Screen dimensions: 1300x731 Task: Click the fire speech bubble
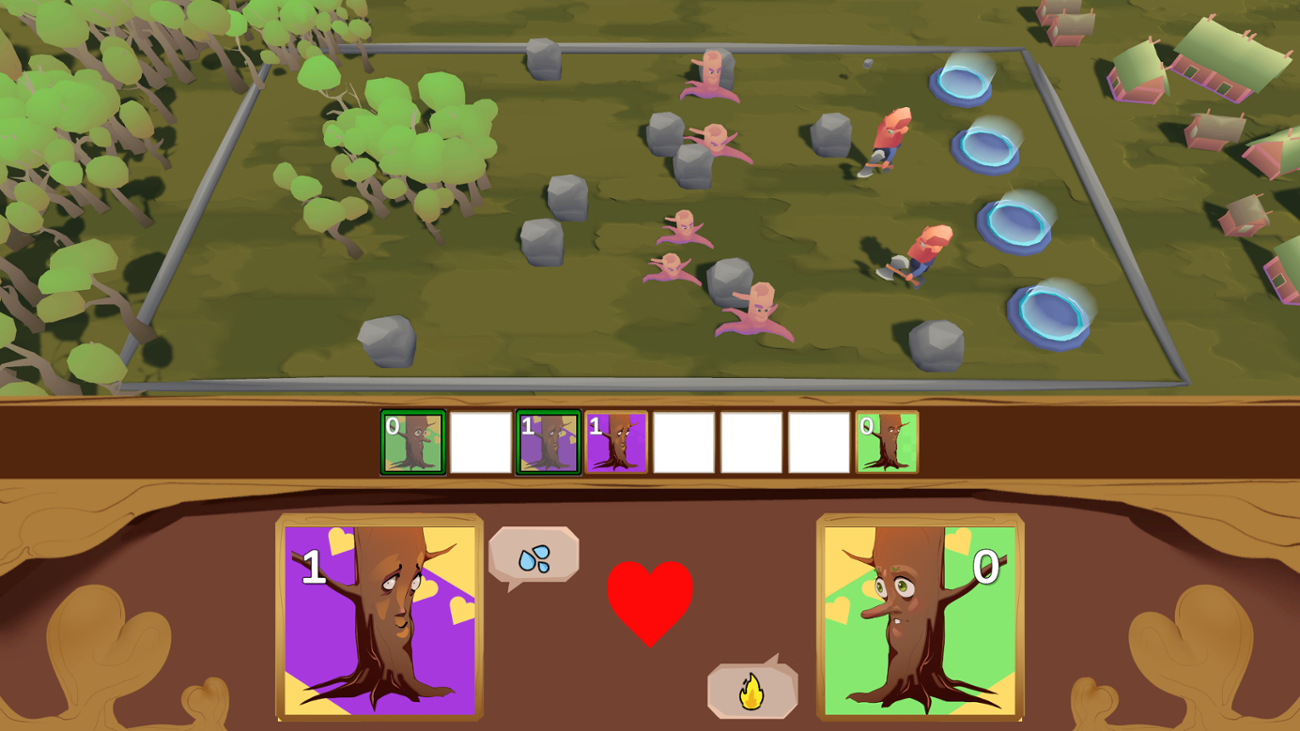pyautogui.click(x=751, y=690)
